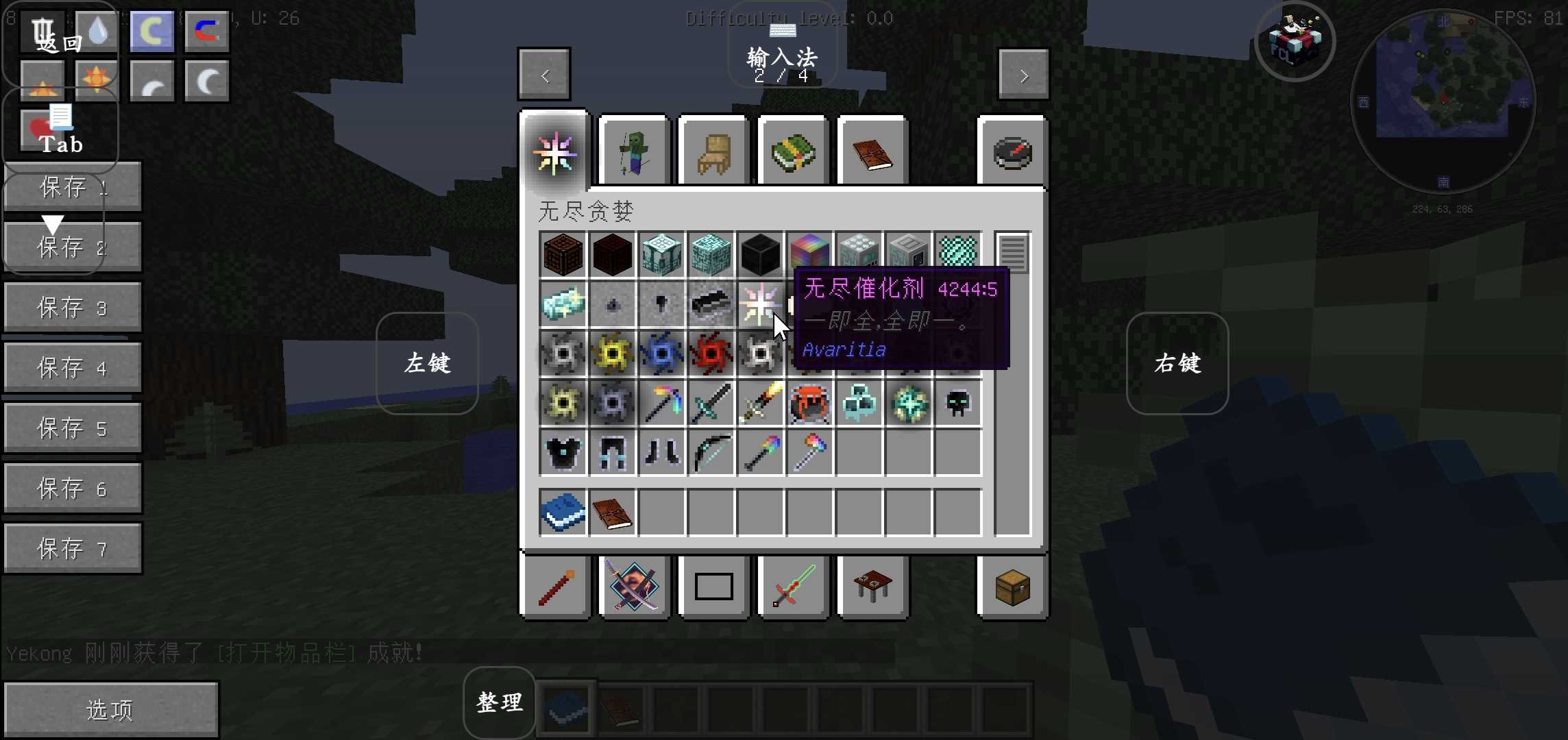
Task: Go to next creative tab page
Action: 1023,75
